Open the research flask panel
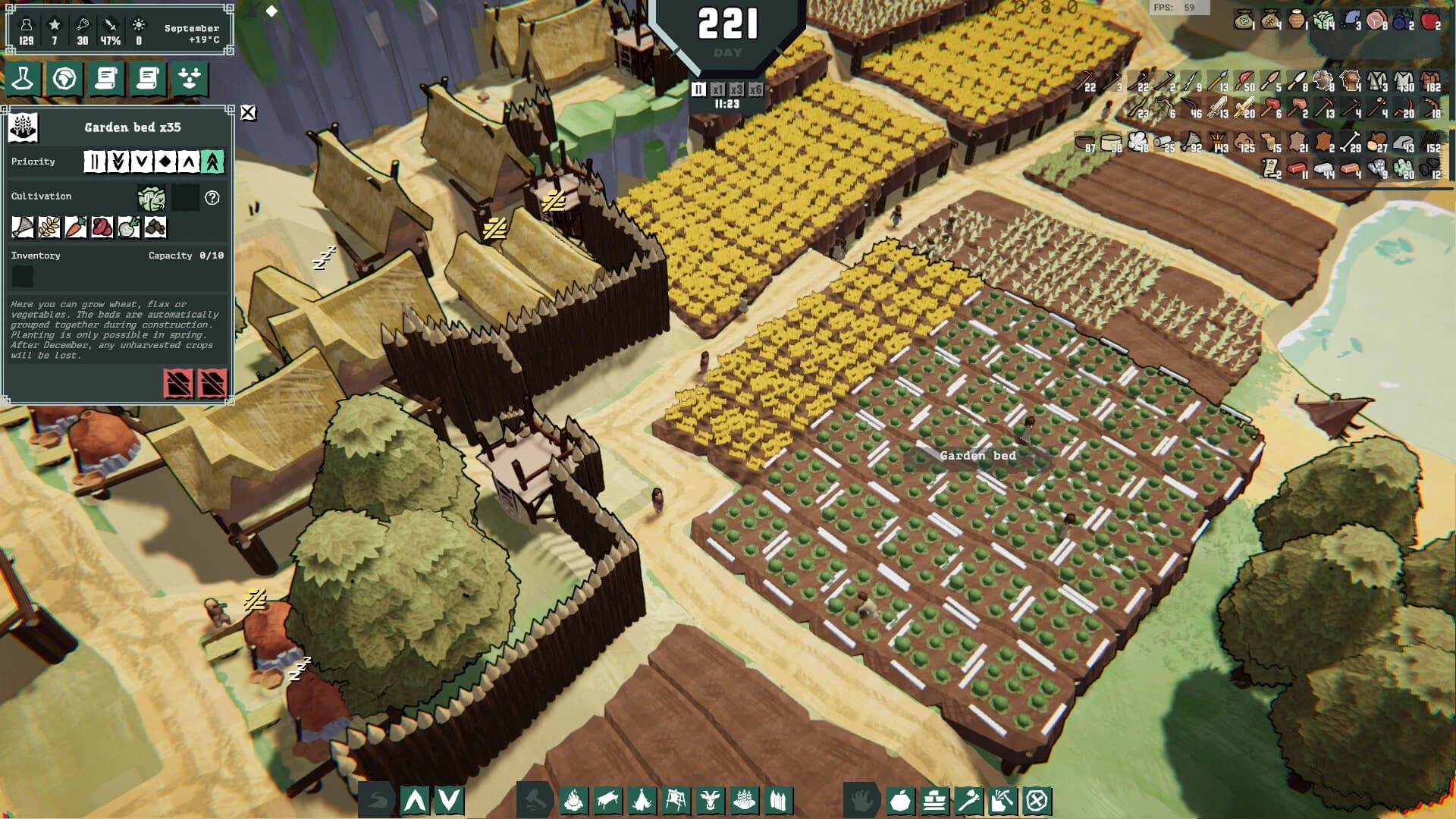Viewport: 1456px width, 819px height. coord(22,78)
